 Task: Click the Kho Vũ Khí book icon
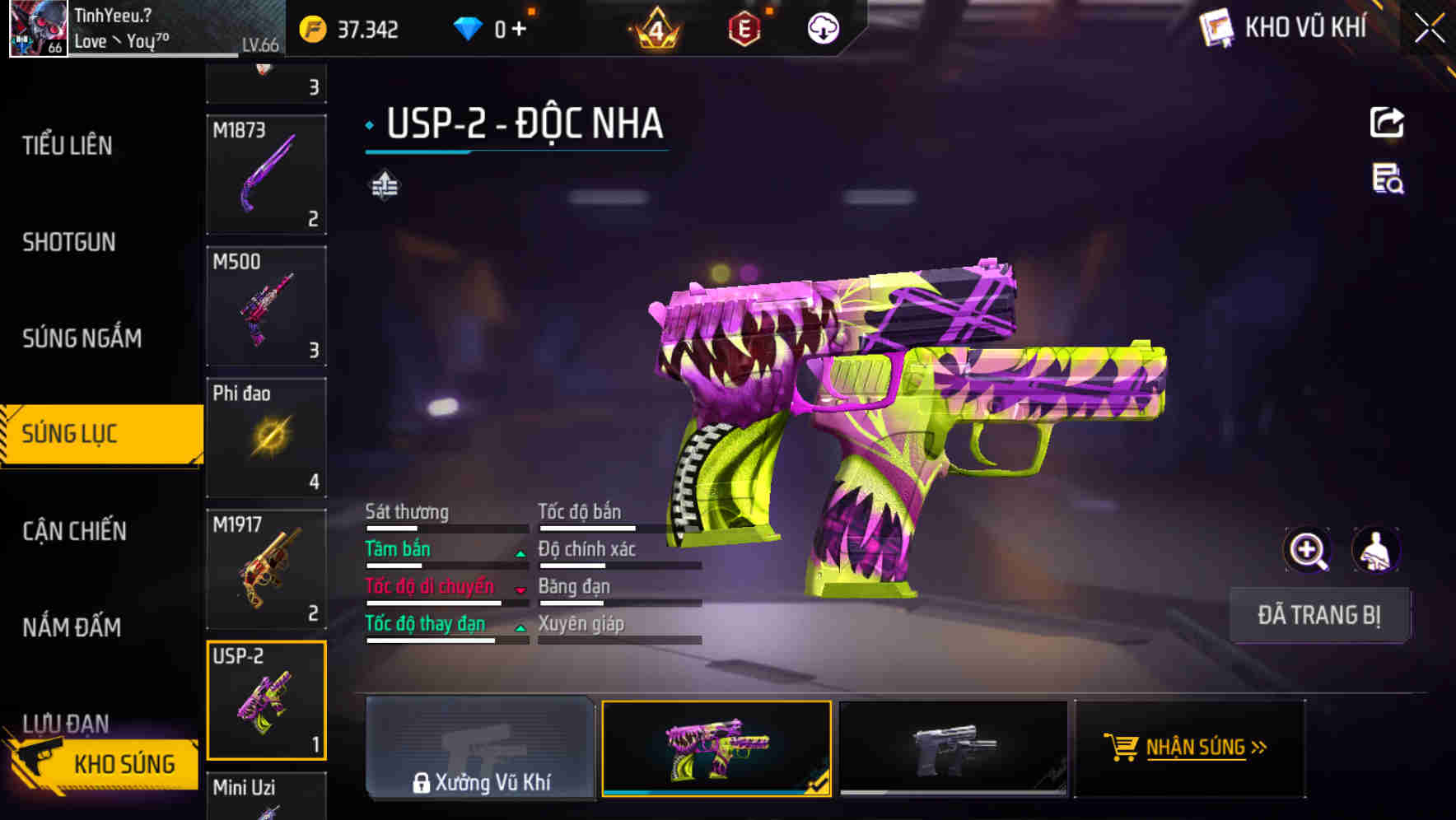pyautogui.click(x=1215, y=27)
